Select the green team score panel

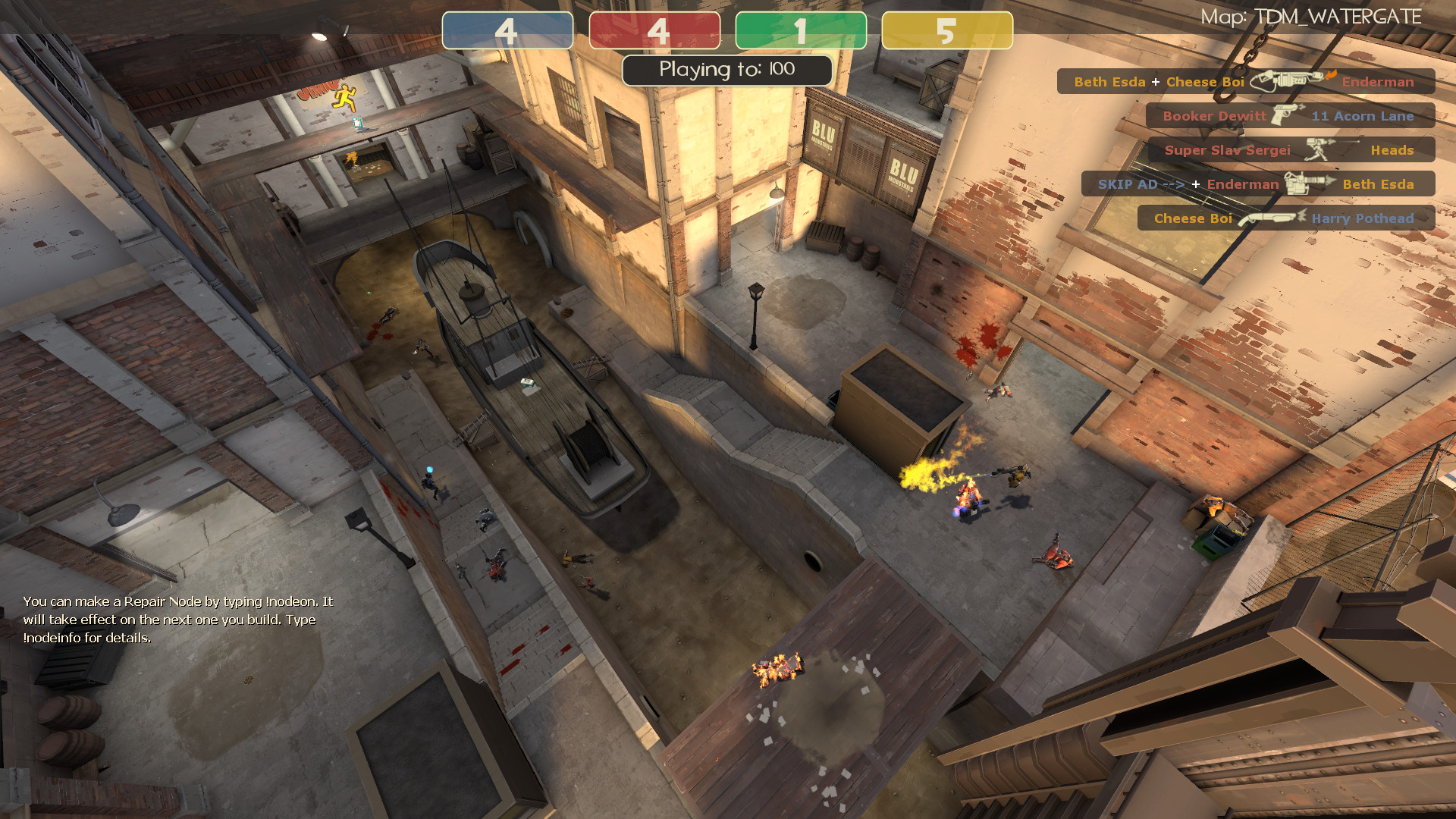(x=800, y=30)
